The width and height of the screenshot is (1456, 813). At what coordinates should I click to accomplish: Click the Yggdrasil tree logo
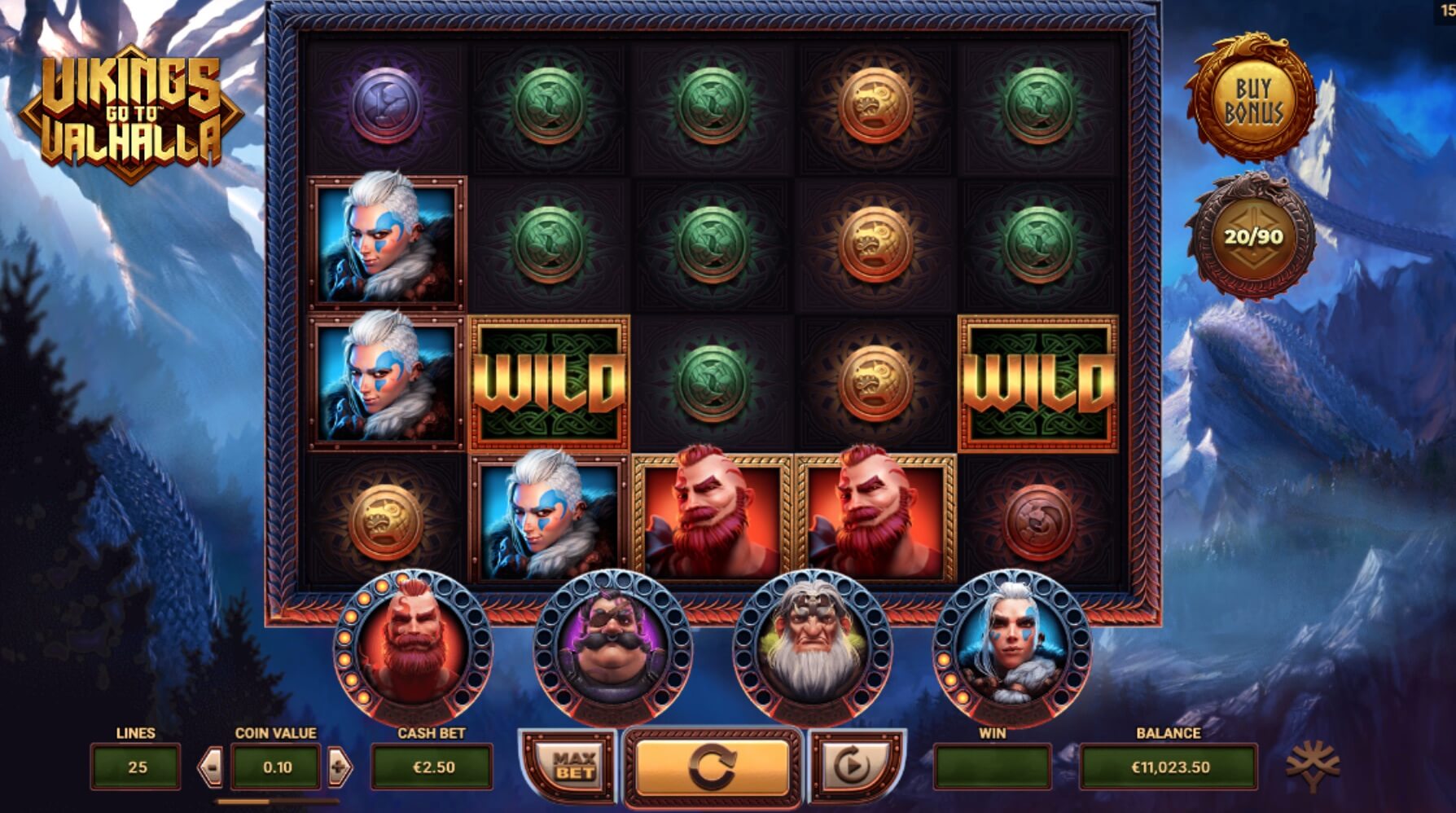tap(1312, 767)
